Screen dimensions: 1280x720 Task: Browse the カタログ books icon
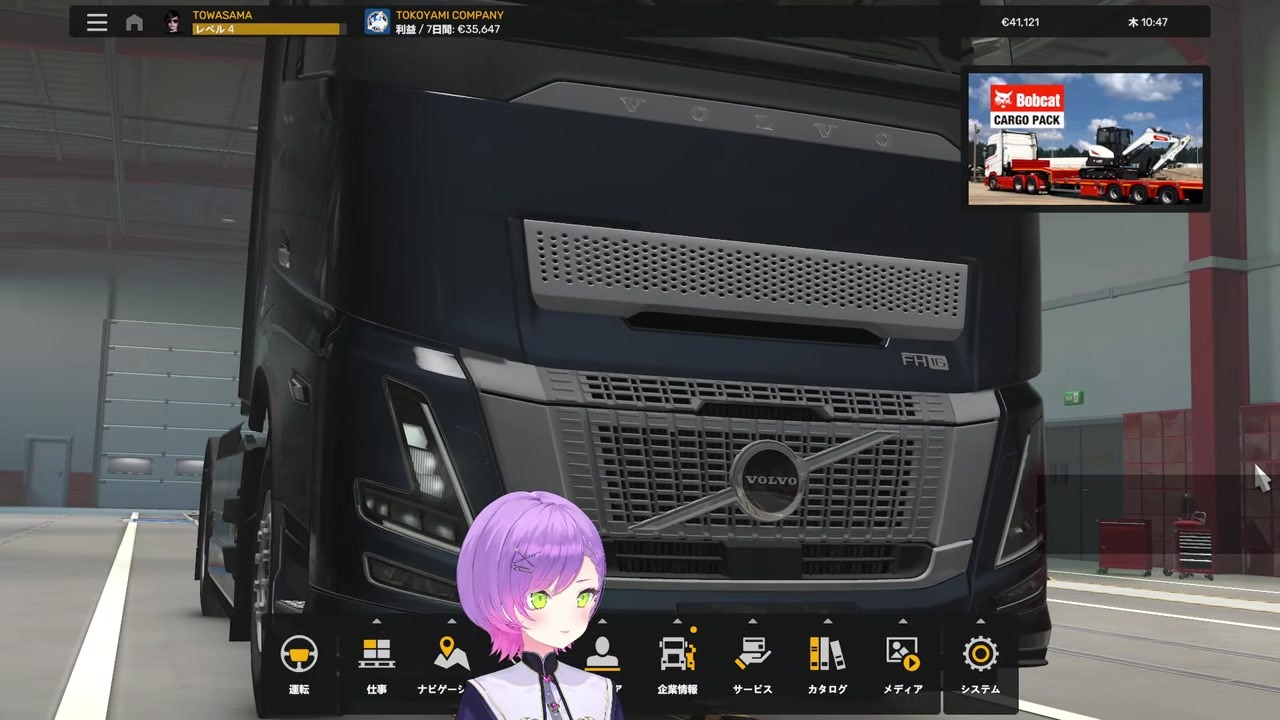[x=827, y=654]
